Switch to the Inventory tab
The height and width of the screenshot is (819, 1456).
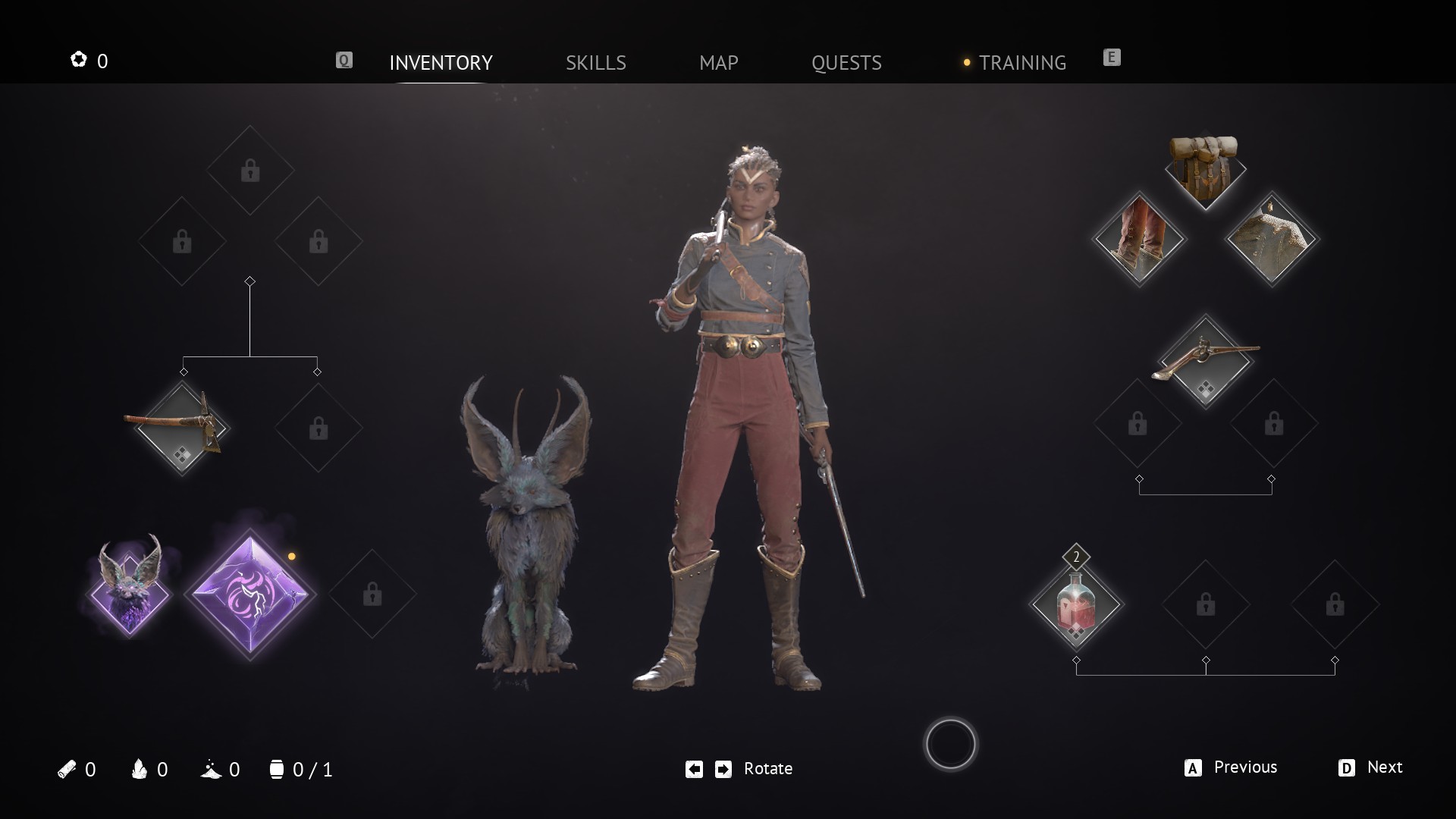(441, 62)
